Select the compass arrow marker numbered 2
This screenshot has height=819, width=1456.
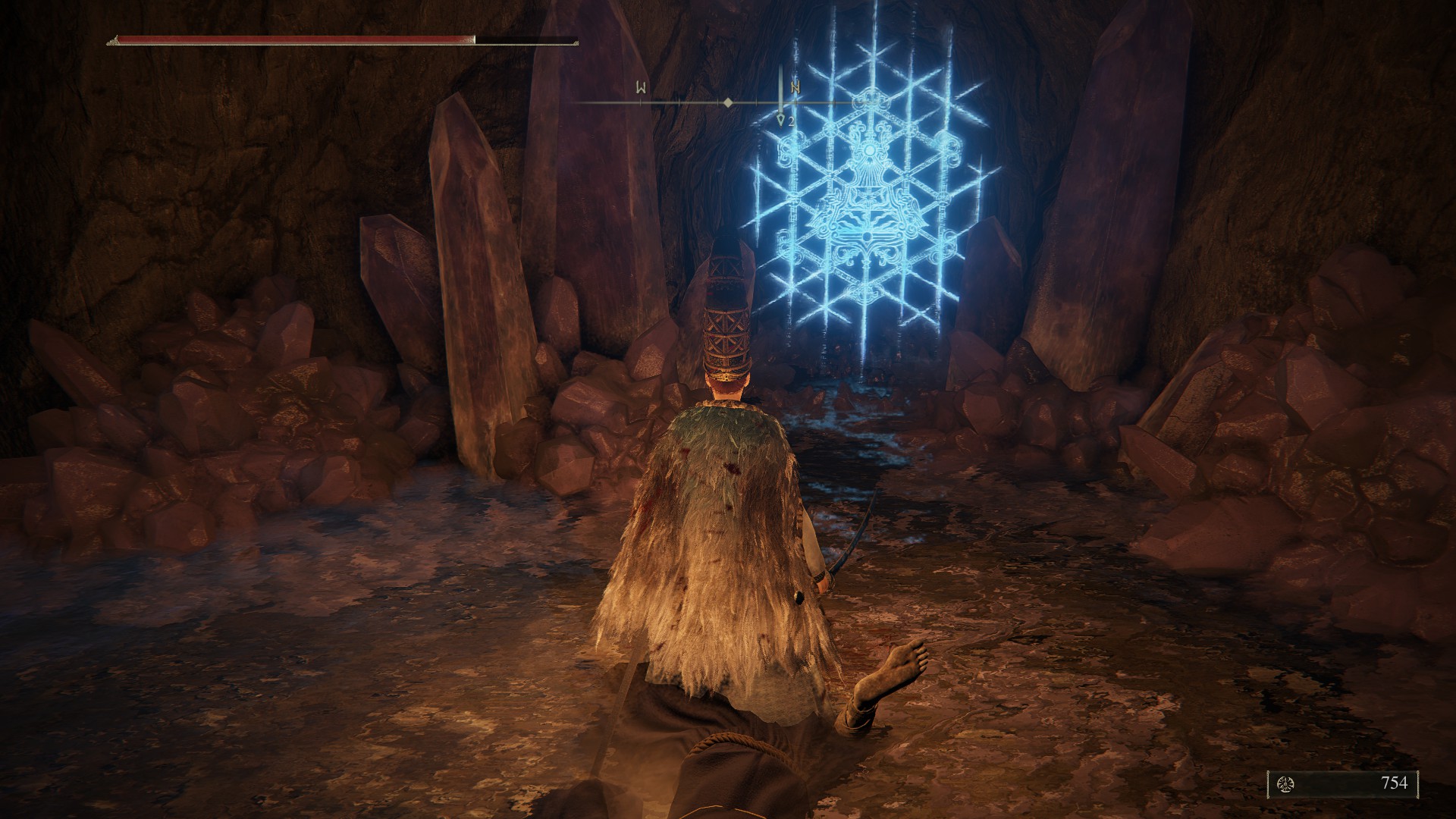782,119
